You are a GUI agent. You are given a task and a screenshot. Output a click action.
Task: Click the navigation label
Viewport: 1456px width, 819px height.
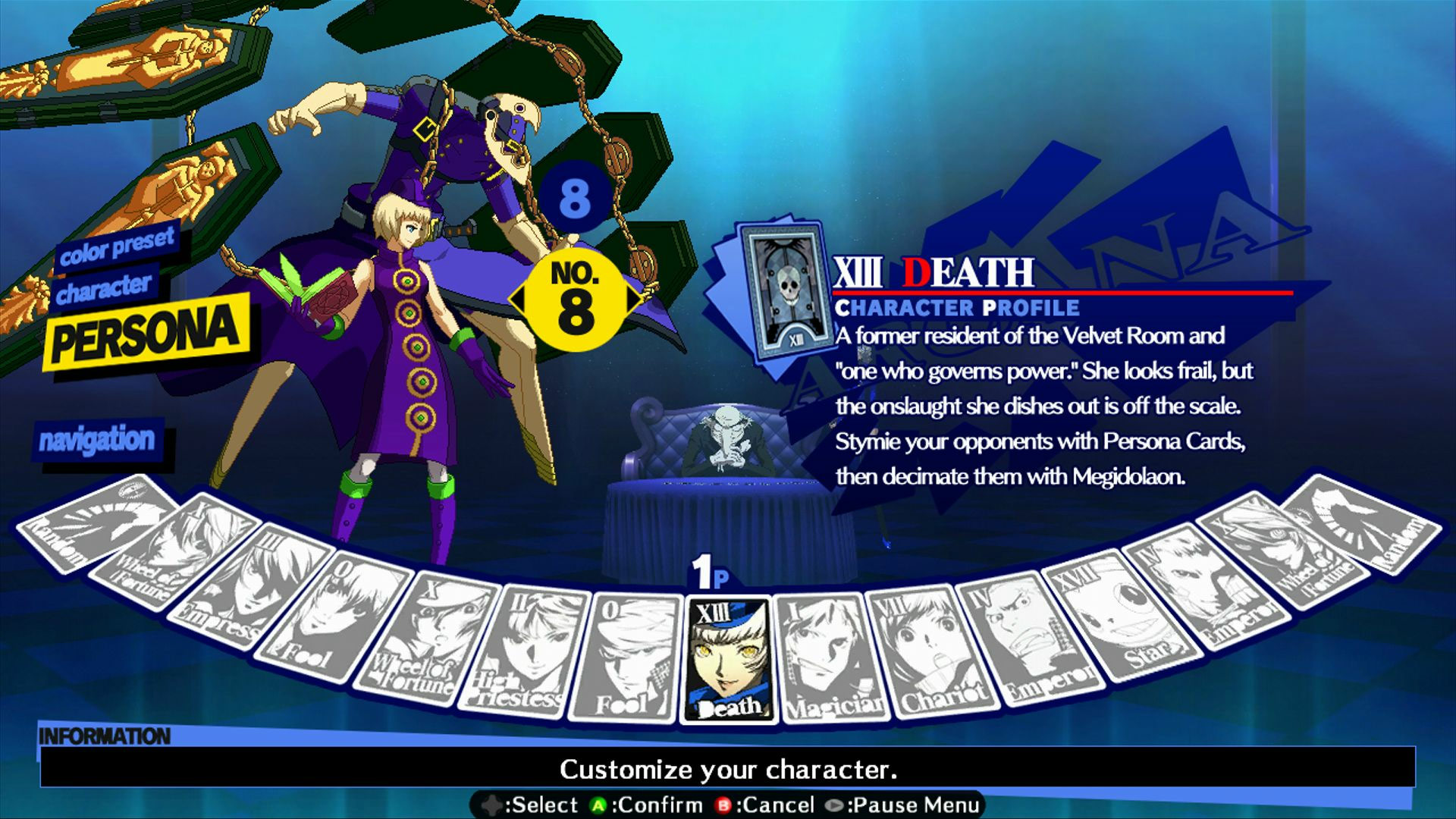pyautogui.click(x=99, y=439)
